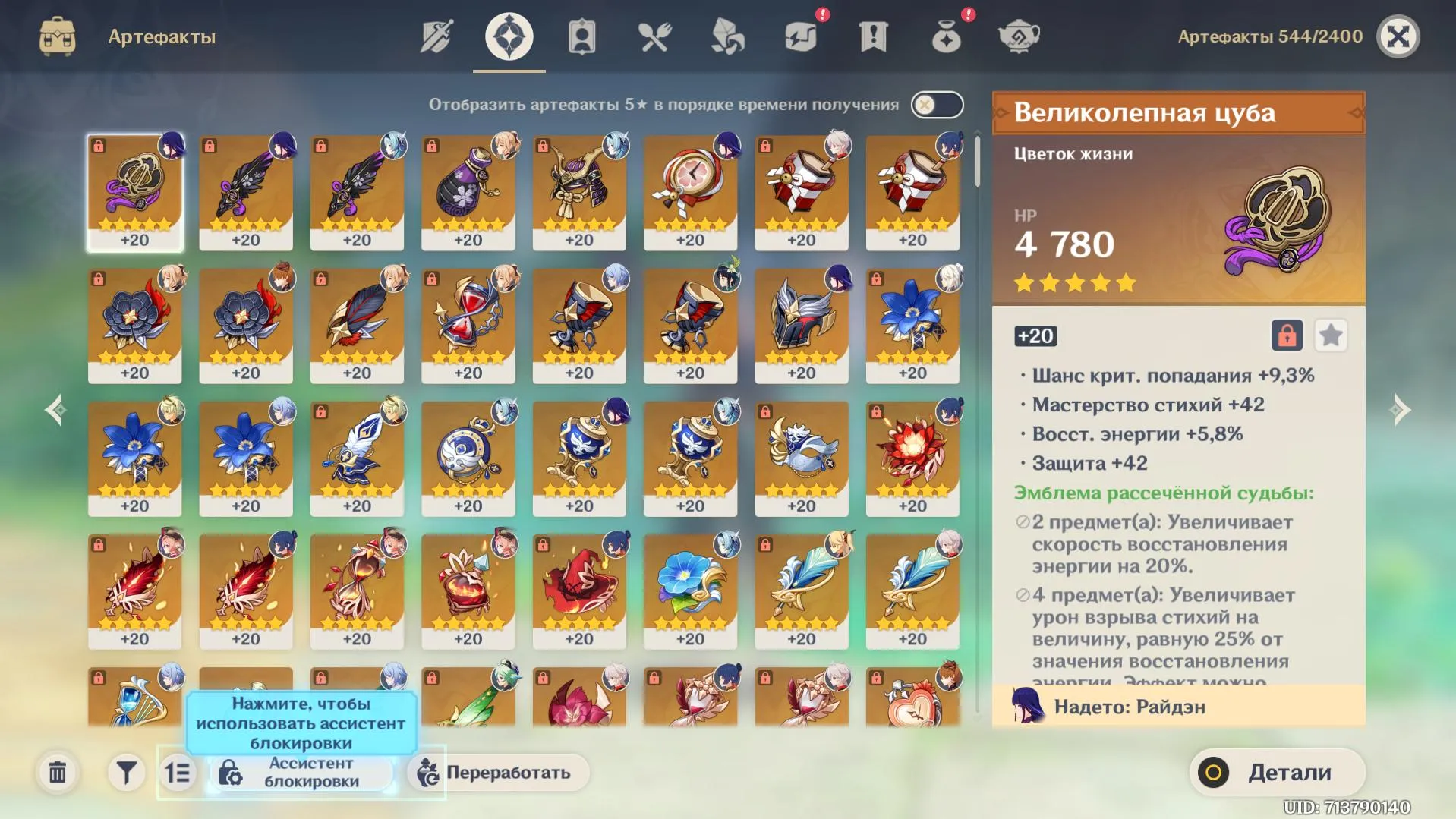
Task: Open the Food inventory icon
Action: click(x=654, y=35)
